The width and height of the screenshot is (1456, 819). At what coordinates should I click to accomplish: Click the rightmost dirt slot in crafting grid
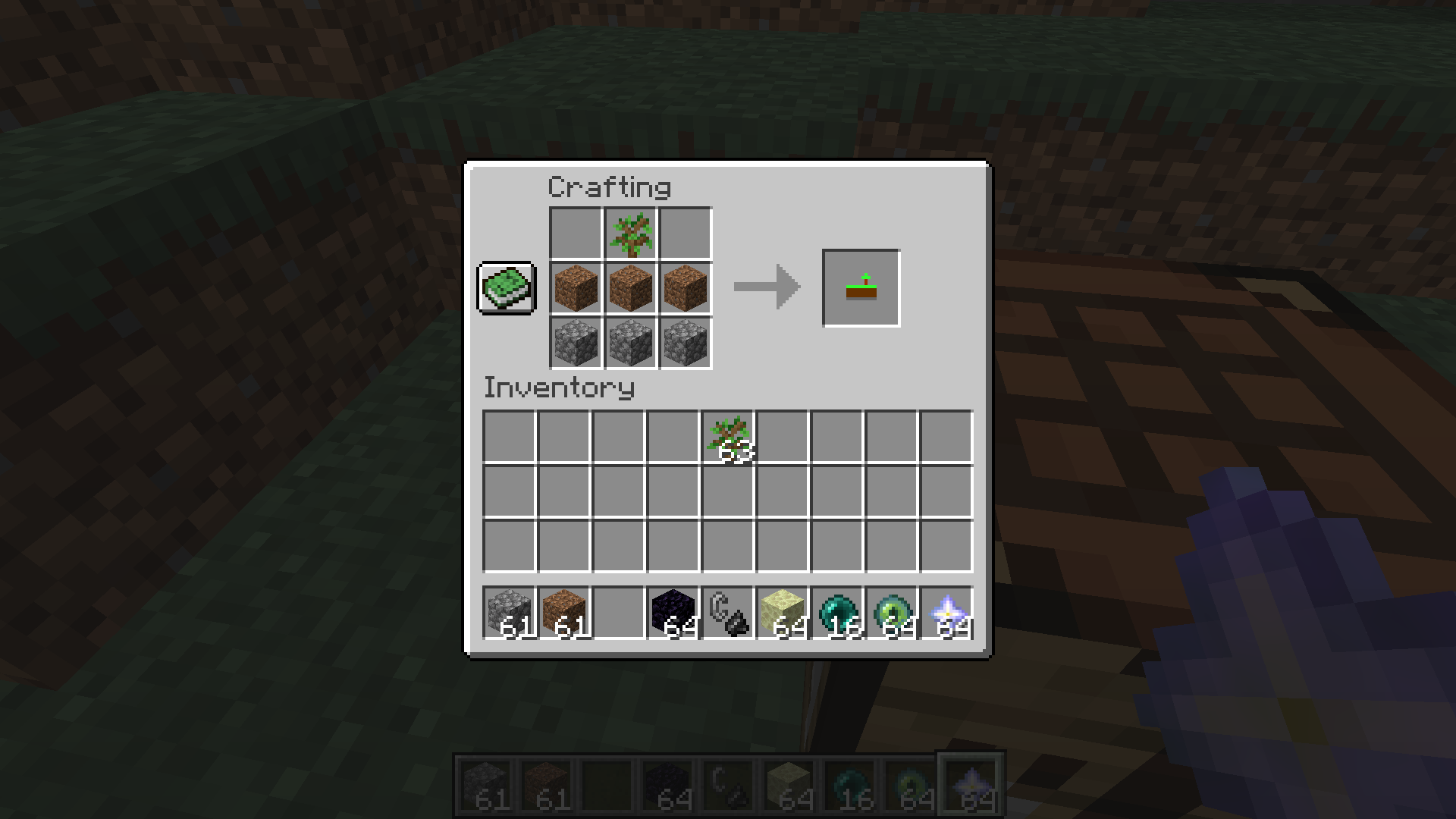pos(684,287)
